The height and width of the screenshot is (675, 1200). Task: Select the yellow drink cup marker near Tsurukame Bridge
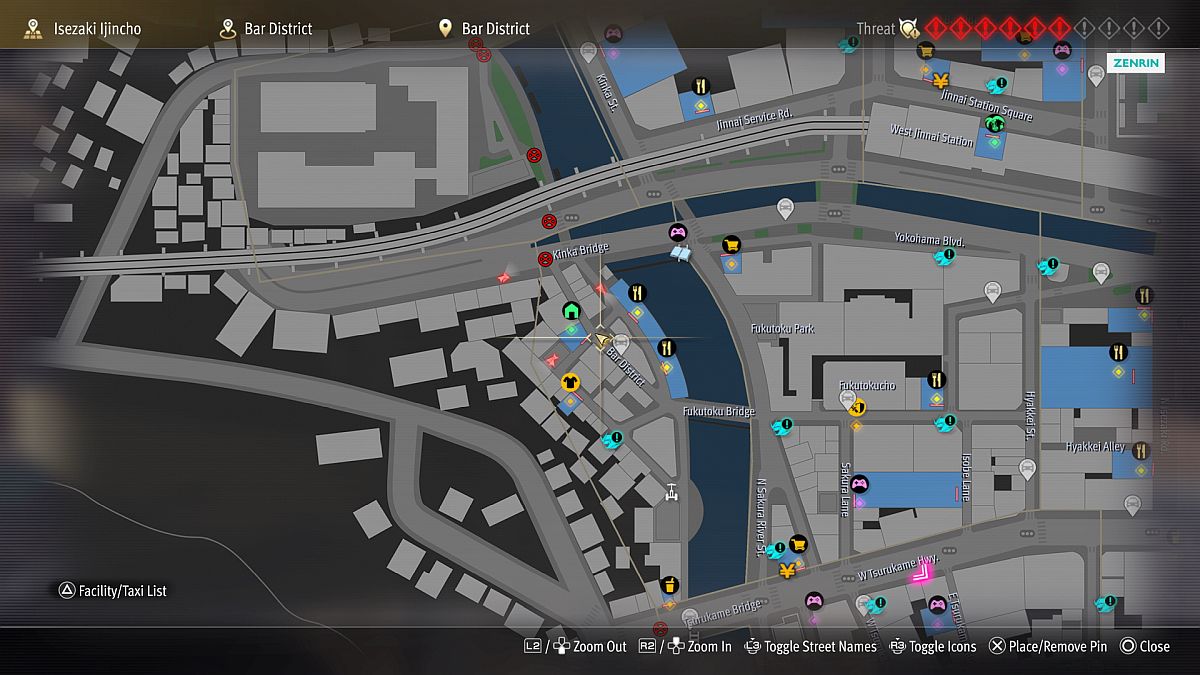[669, 585]
